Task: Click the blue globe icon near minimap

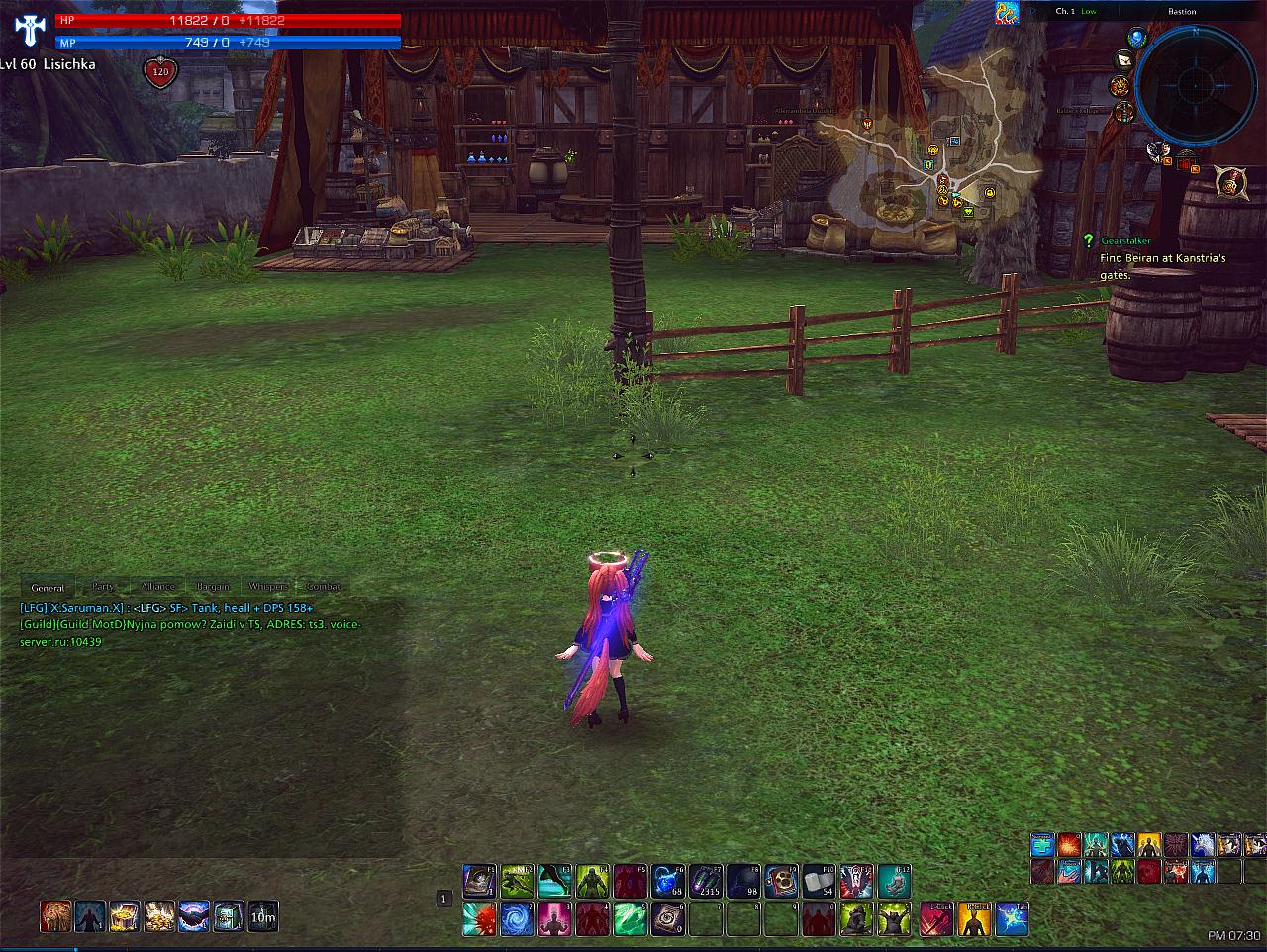Action: click(x=1136, y=39)
